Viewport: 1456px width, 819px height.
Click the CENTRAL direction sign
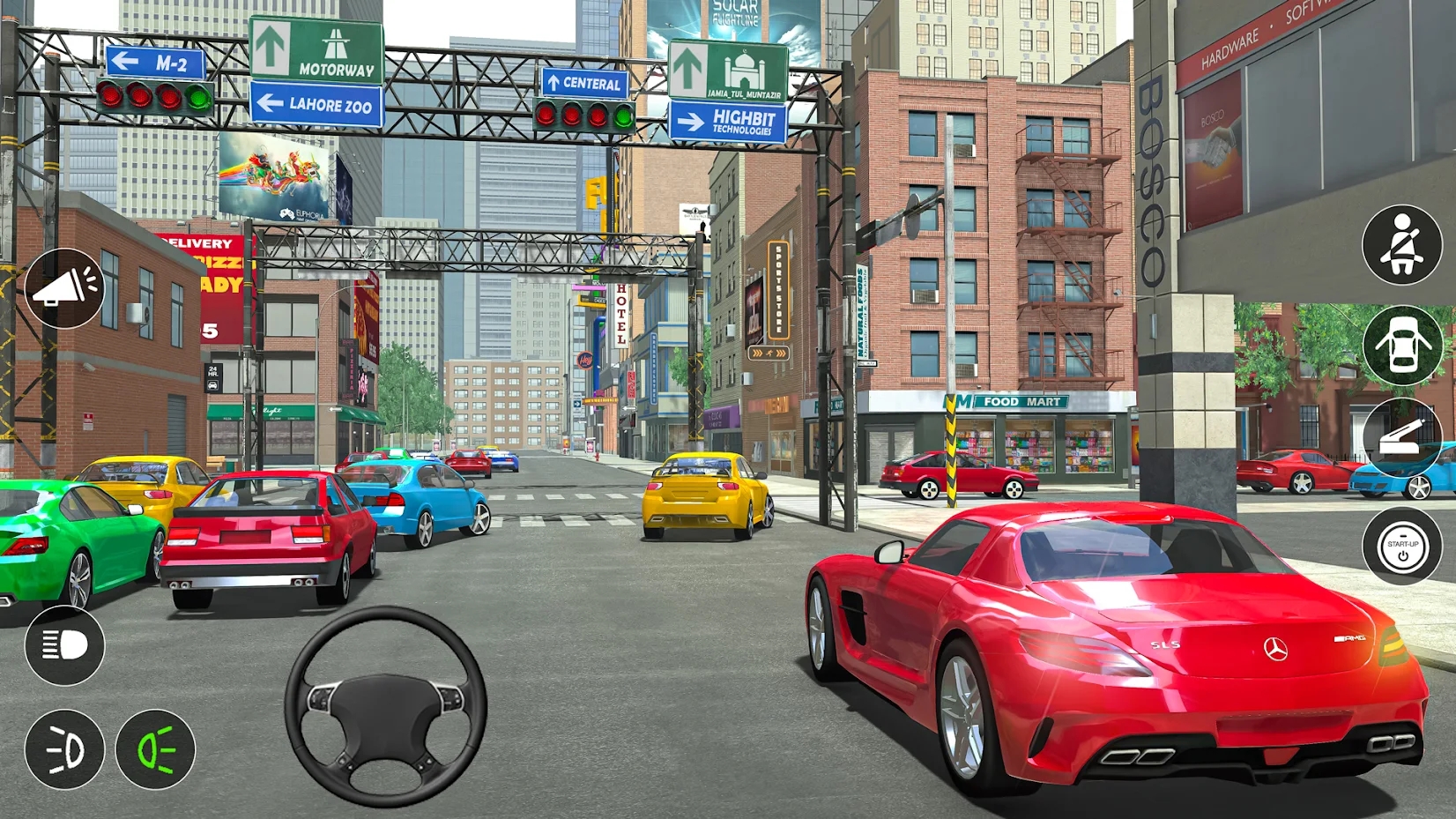(584, 85)
